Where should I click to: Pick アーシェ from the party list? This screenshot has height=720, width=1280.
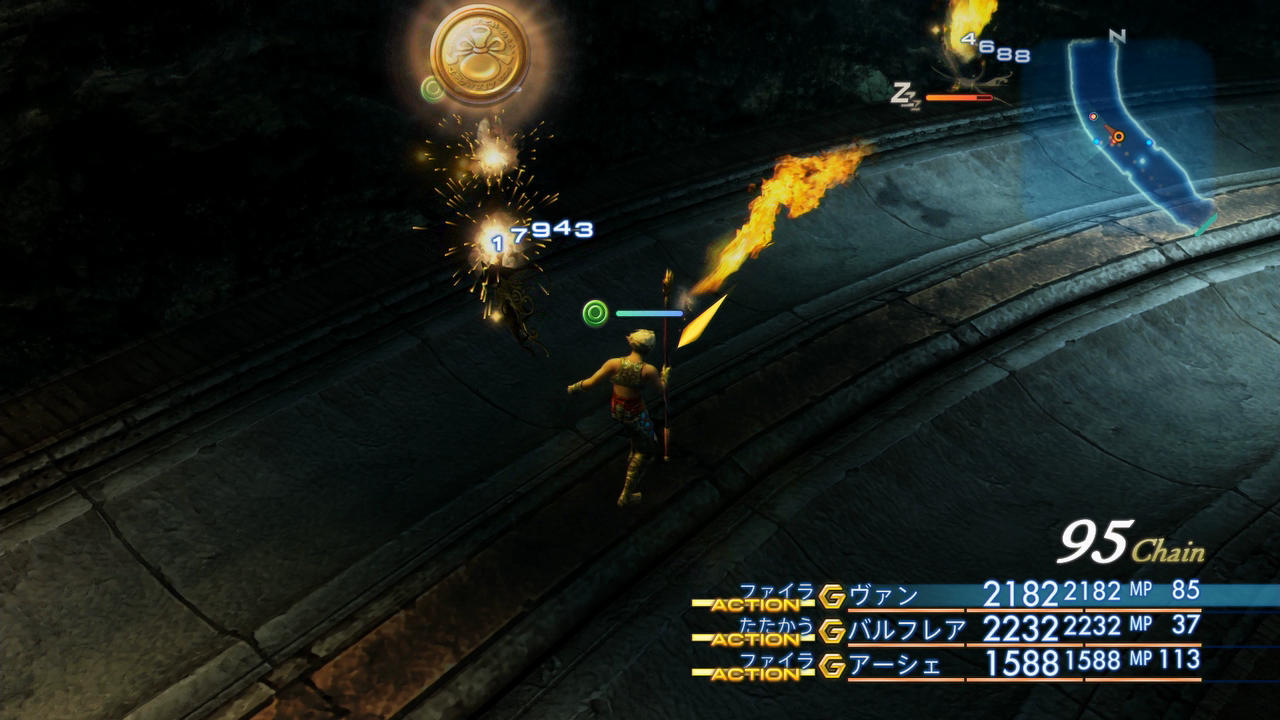click(895, 664)
